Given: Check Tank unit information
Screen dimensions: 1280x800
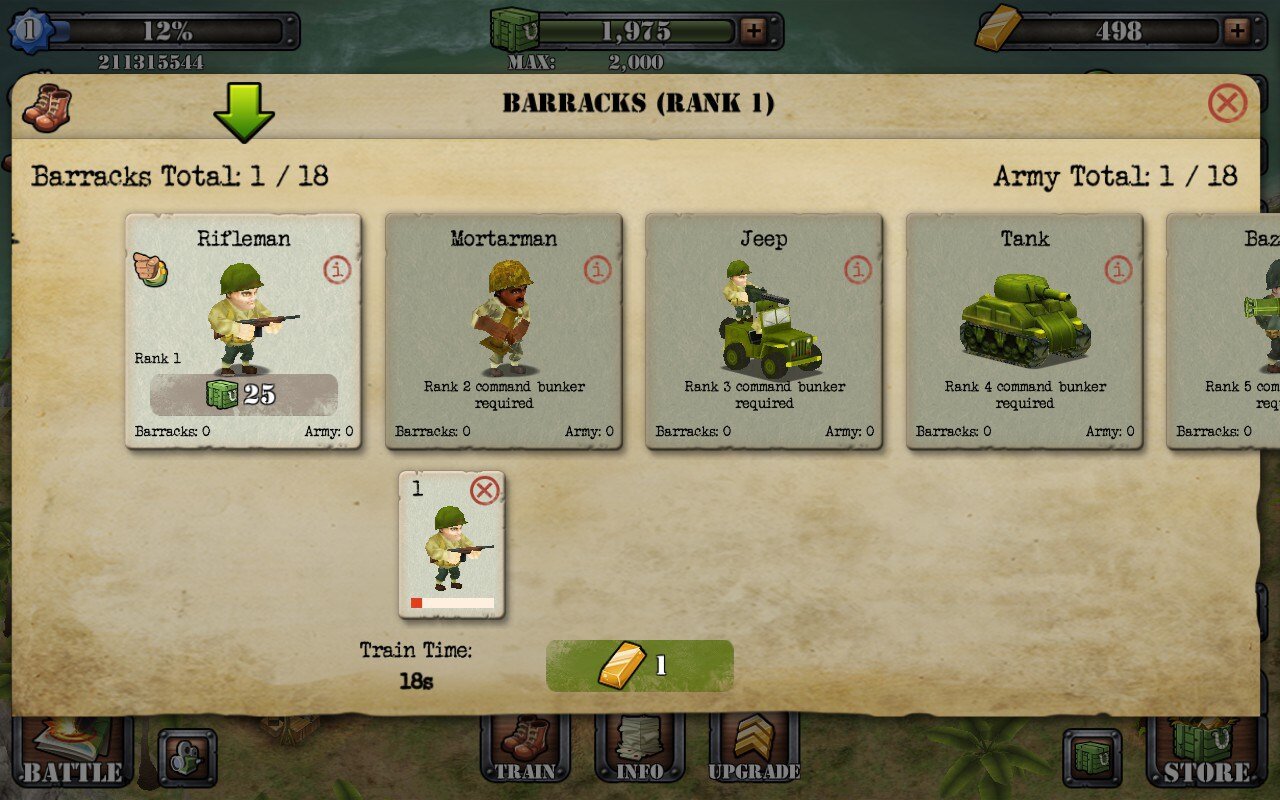Looking at the screenshot, I should coord(1117,270).
